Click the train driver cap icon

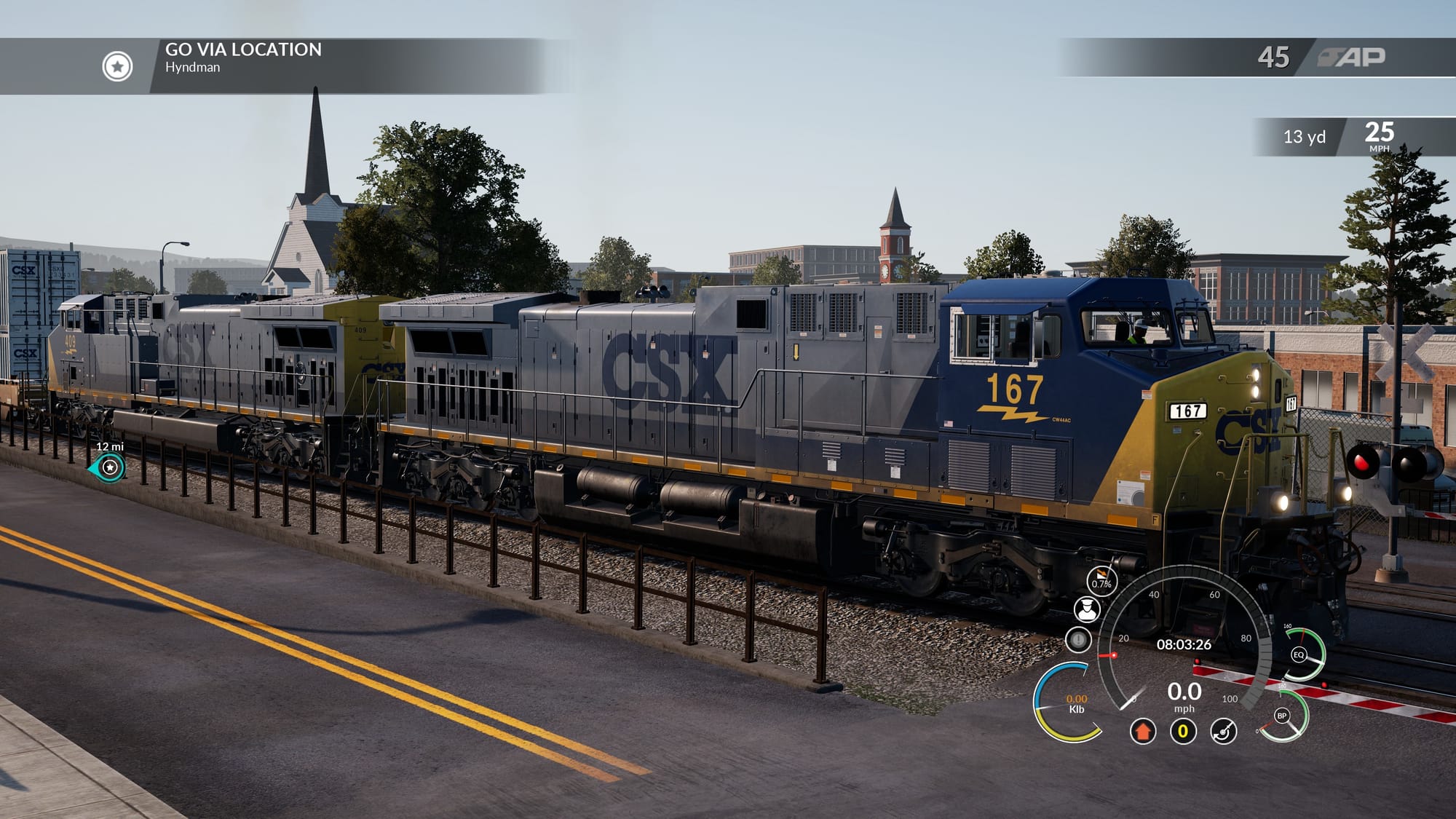pos(1086,609)
